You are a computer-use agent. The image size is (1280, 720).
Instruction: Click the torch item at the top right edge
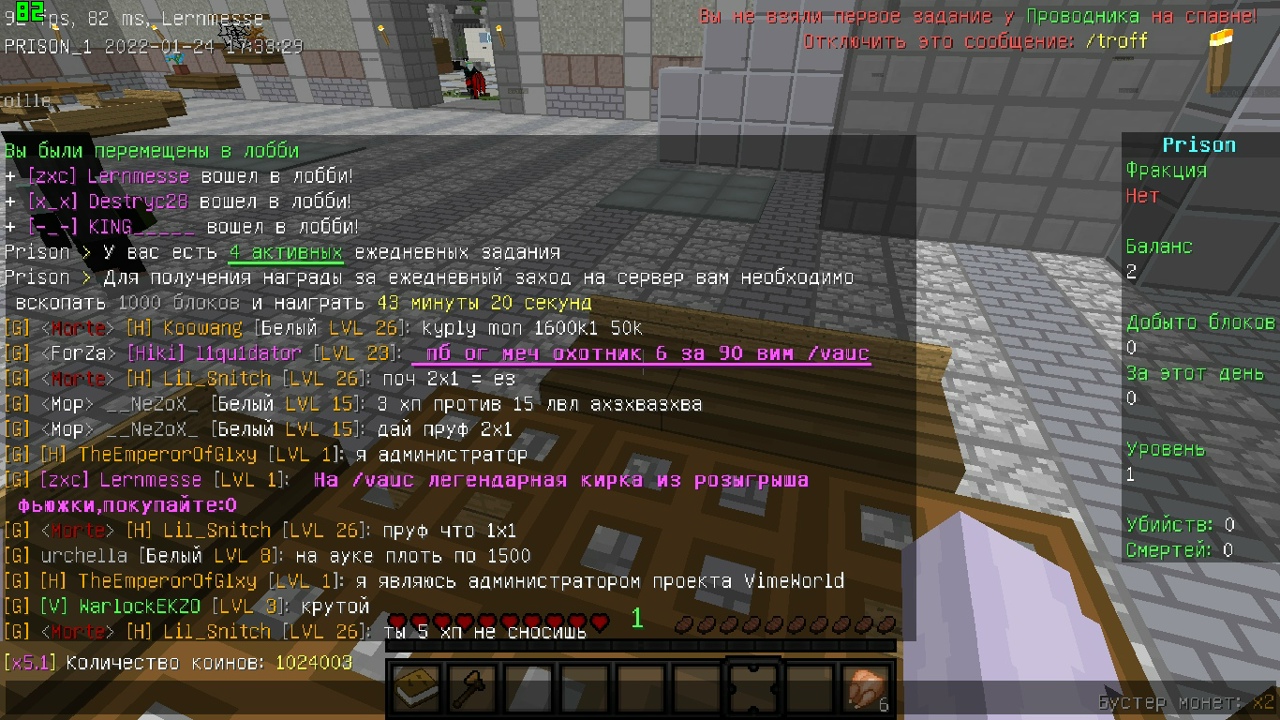click(1218, 40)
